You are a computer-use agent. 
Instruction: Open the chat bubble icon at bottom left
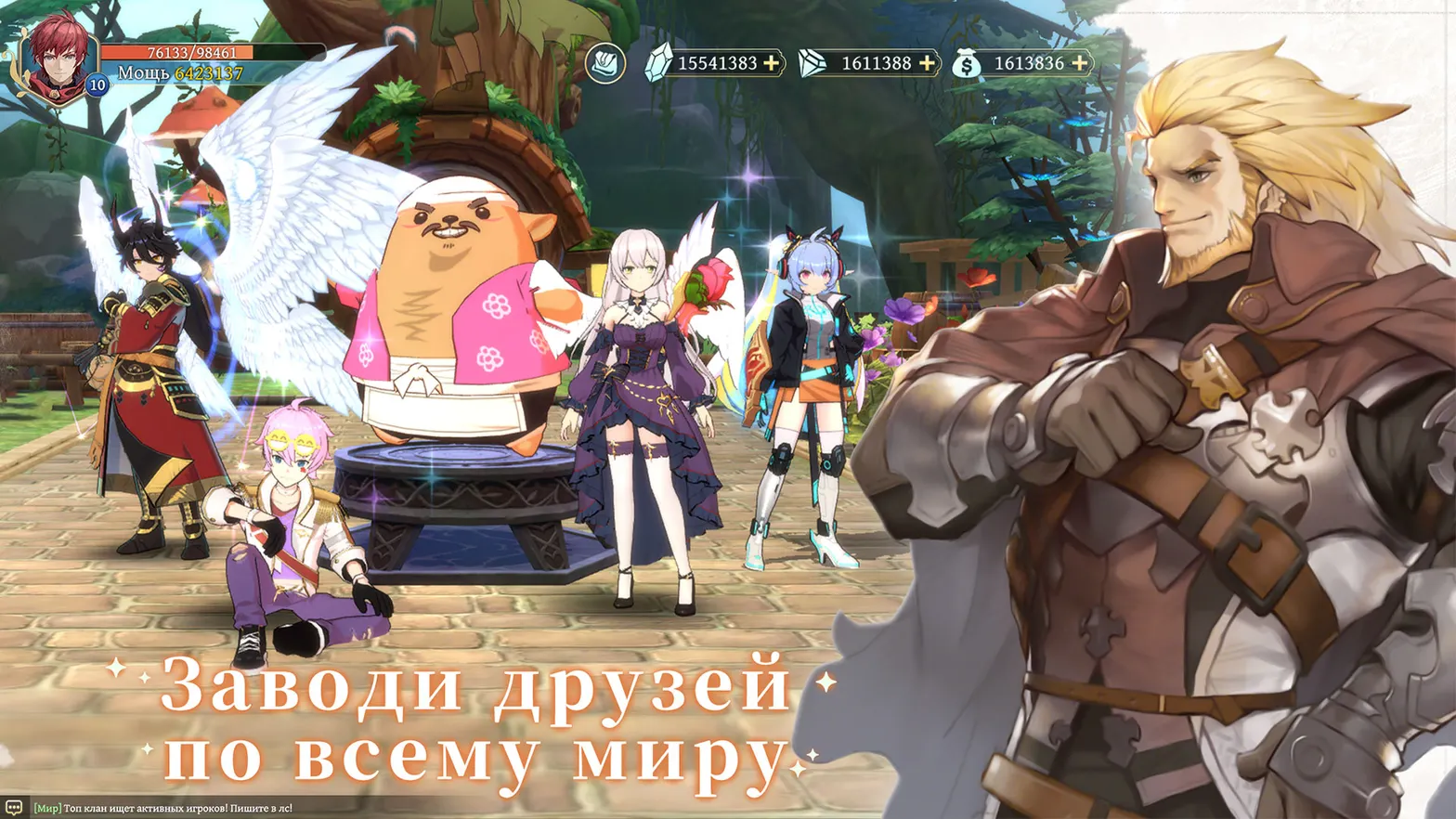coord(13,807)
